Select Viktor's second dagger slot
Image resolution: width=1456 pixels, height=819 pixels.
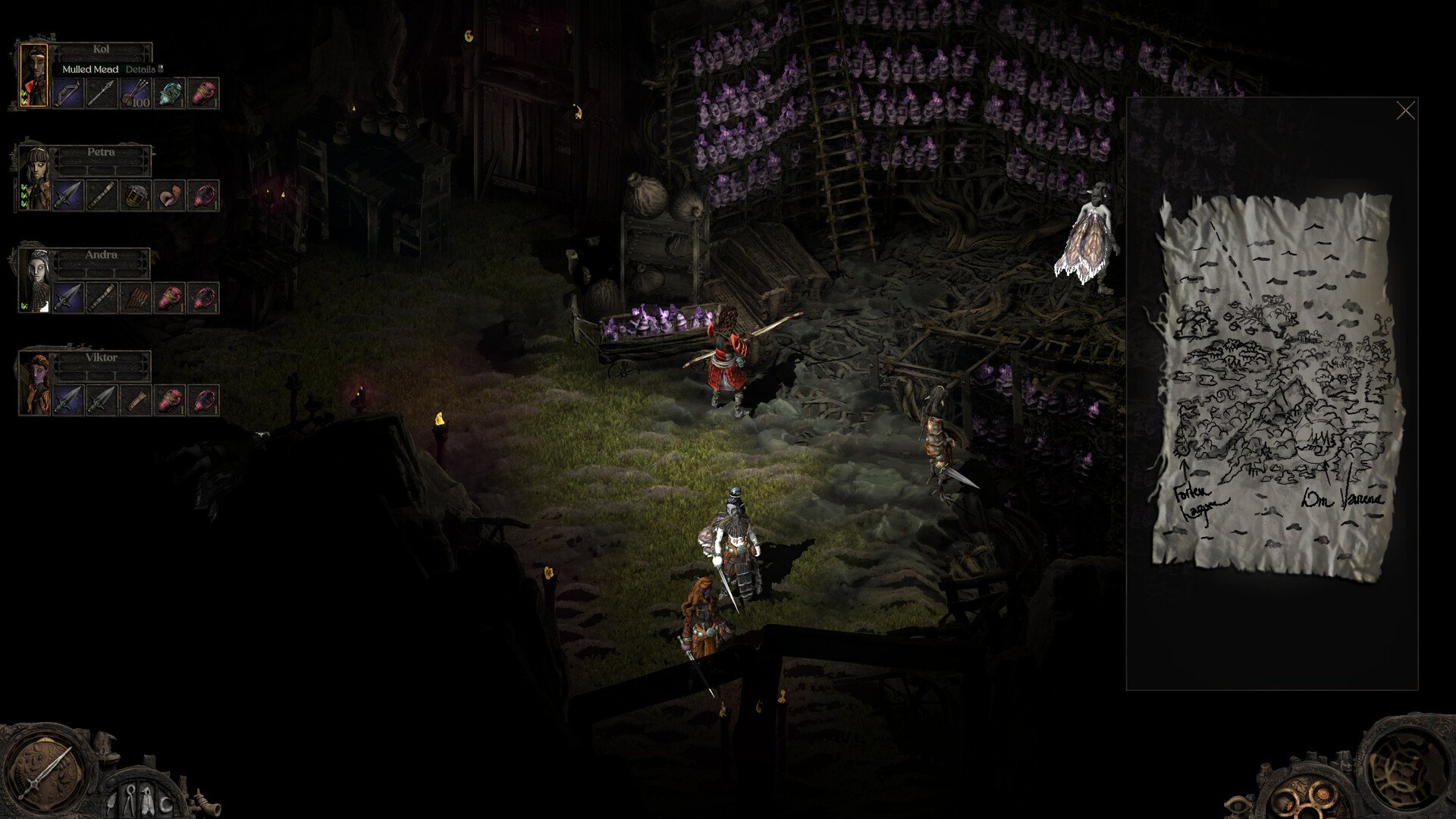point(102,400)
